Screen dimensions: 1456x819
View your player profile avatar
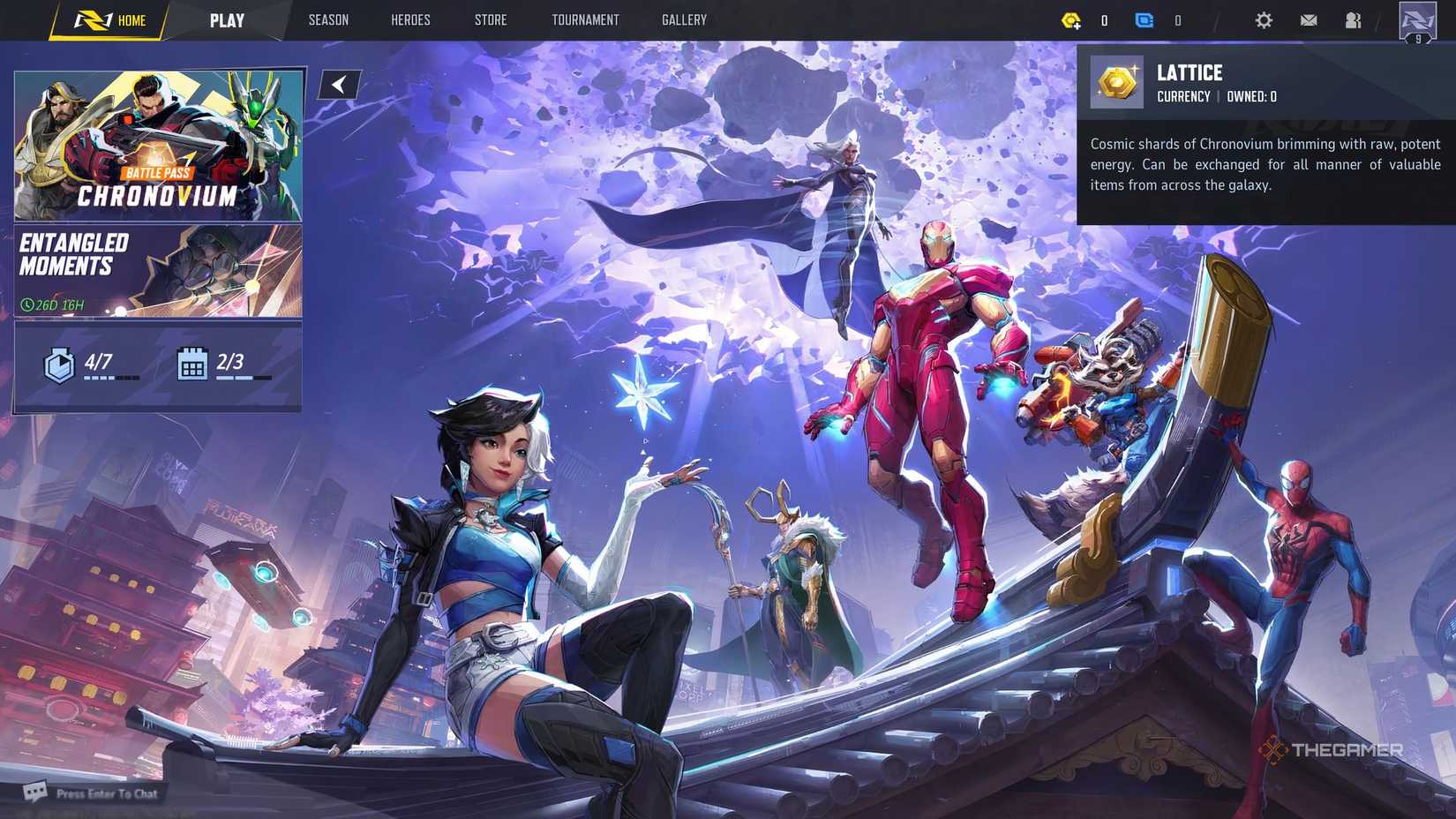[1415, 22]
